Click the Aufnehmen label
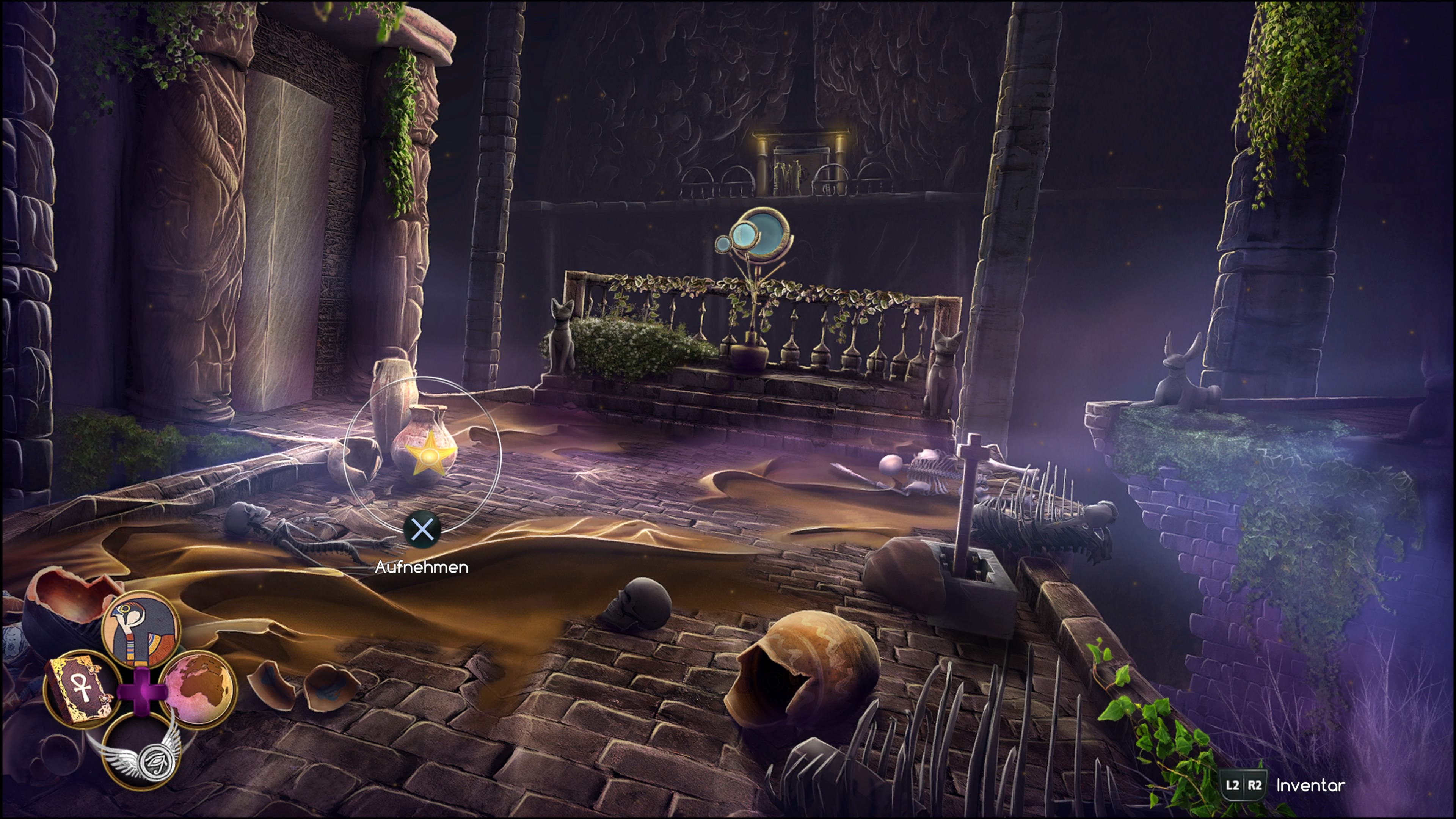 click(423, 569)
